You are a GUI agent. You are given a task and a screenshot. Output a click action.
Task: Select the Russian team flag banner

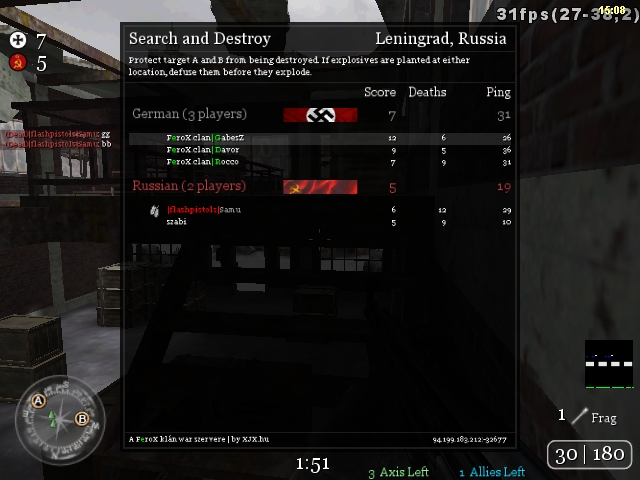[x=320, y=187]
